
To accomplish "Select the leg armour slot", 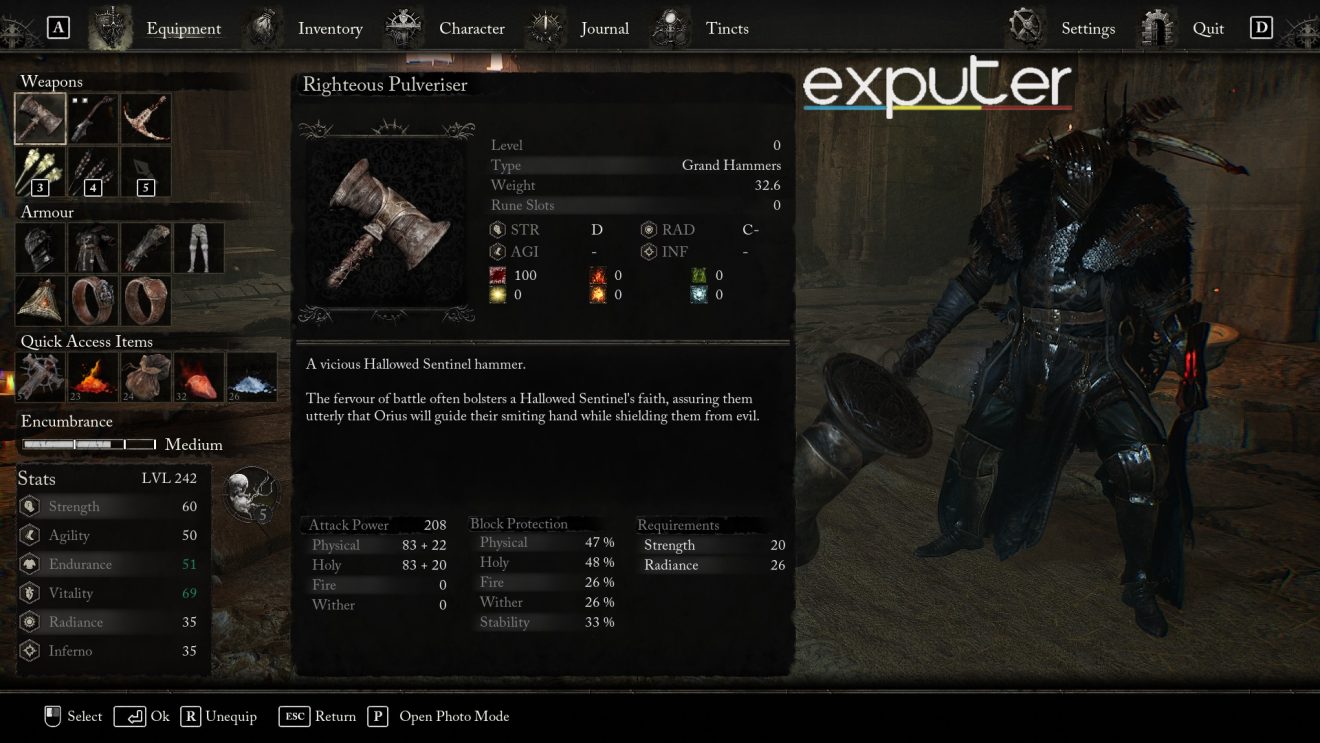I will tap(198, 248).
